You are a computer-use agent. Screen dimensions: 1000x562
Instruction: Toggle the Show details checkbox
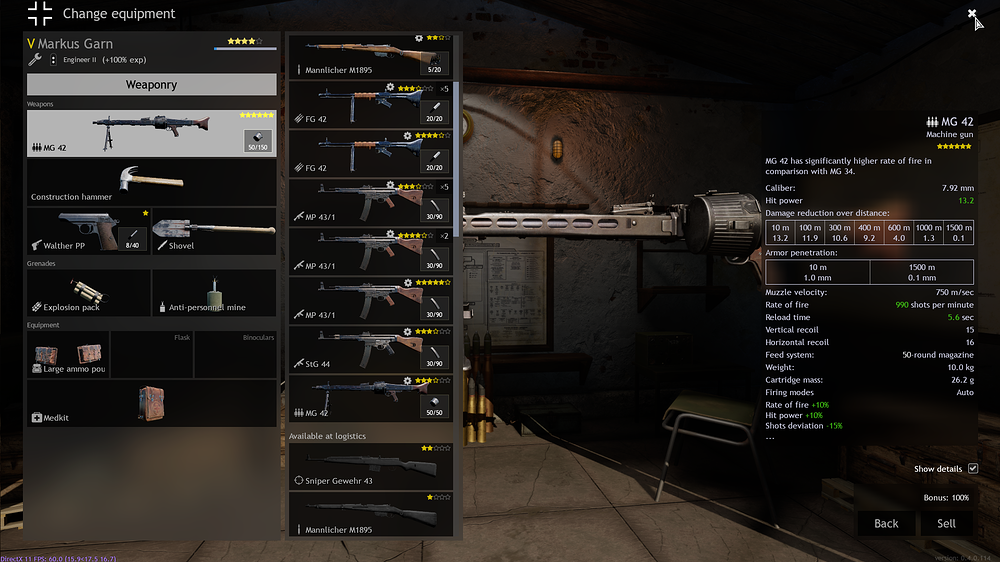point(972,469)
